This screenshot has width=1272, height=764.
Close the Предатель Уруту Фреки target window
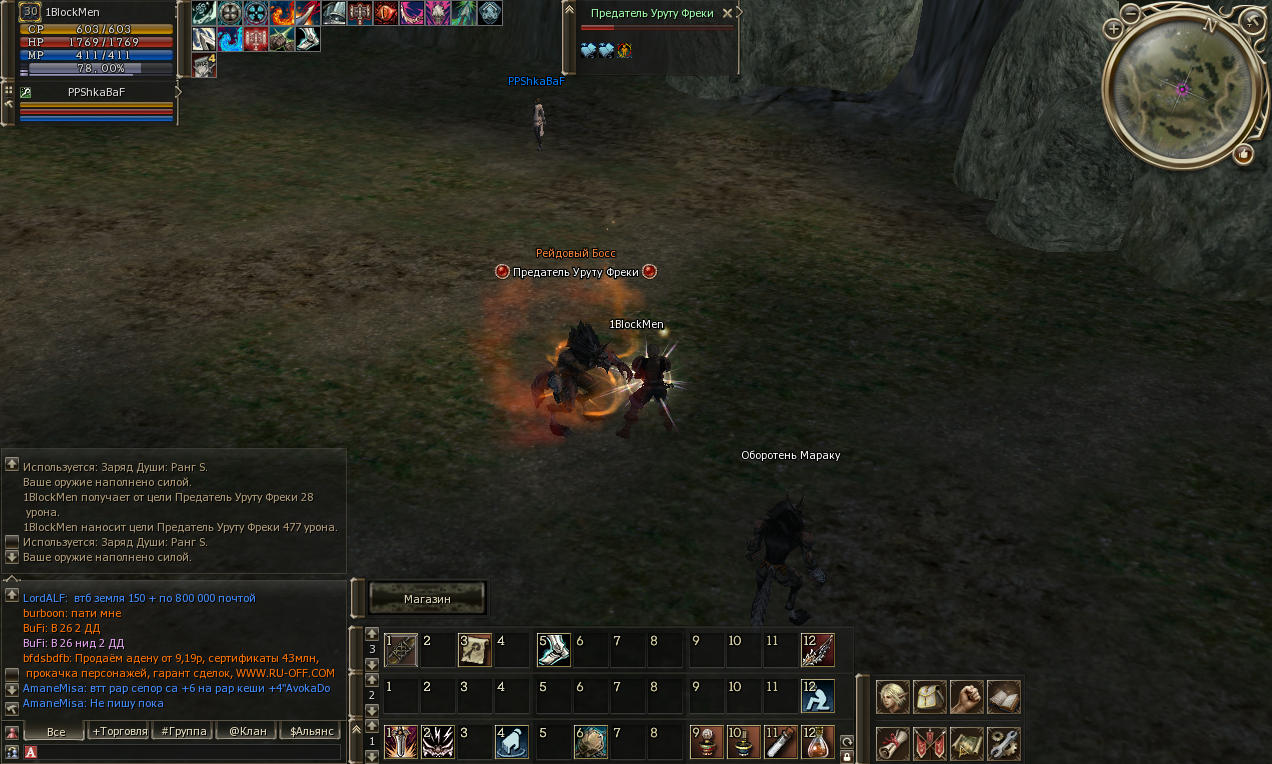[727, 13]
